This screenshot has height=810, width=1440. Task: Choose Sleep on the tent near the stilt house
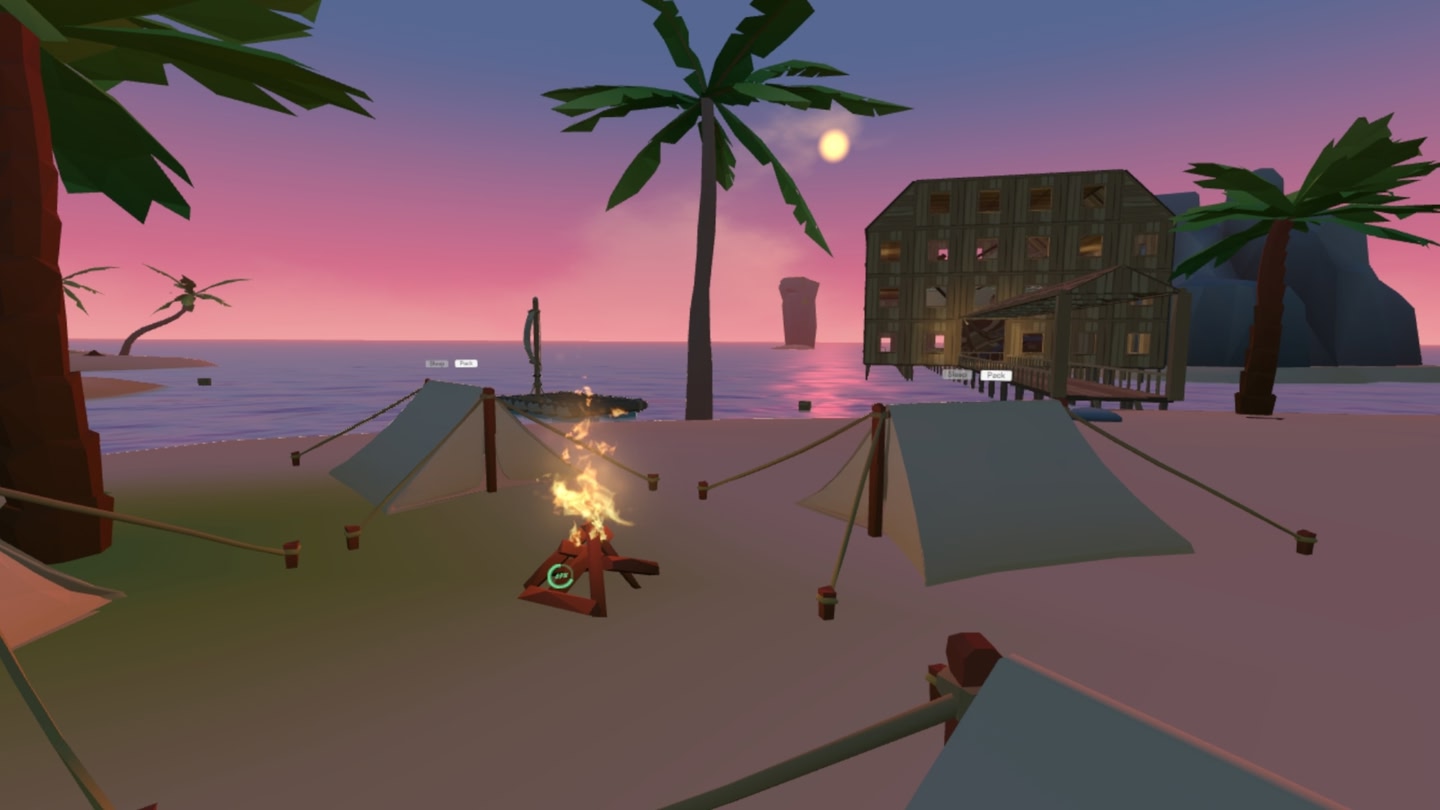coord(957,374)
